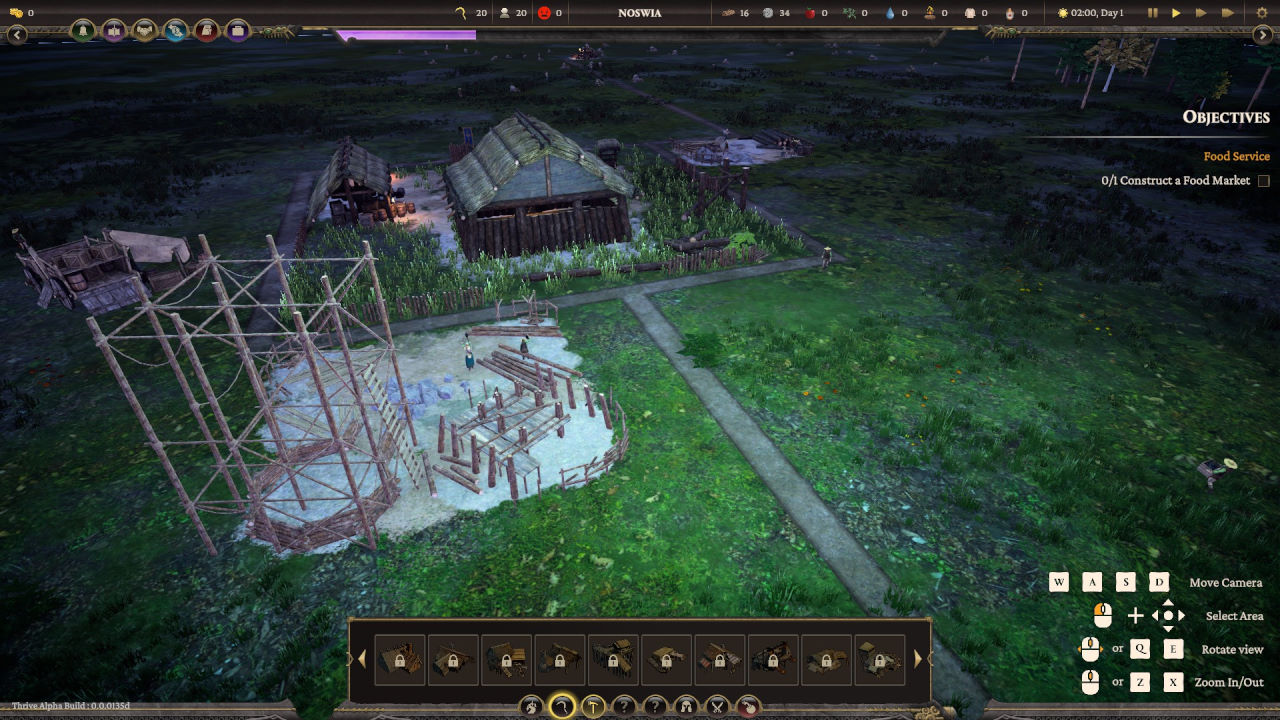Expand the top-right panel arrow
The height and width of the screenshot is (720, 1280).
[x=1262, y=34]
